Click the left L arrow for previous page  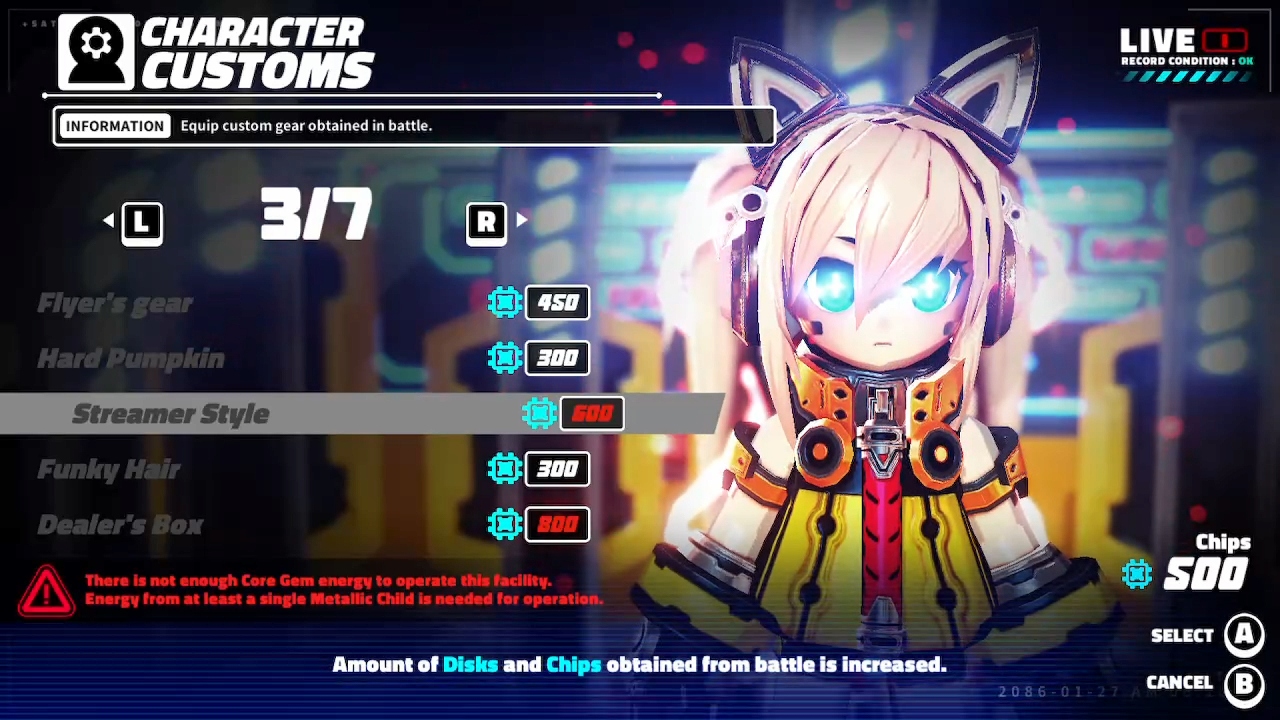point(140,221)
